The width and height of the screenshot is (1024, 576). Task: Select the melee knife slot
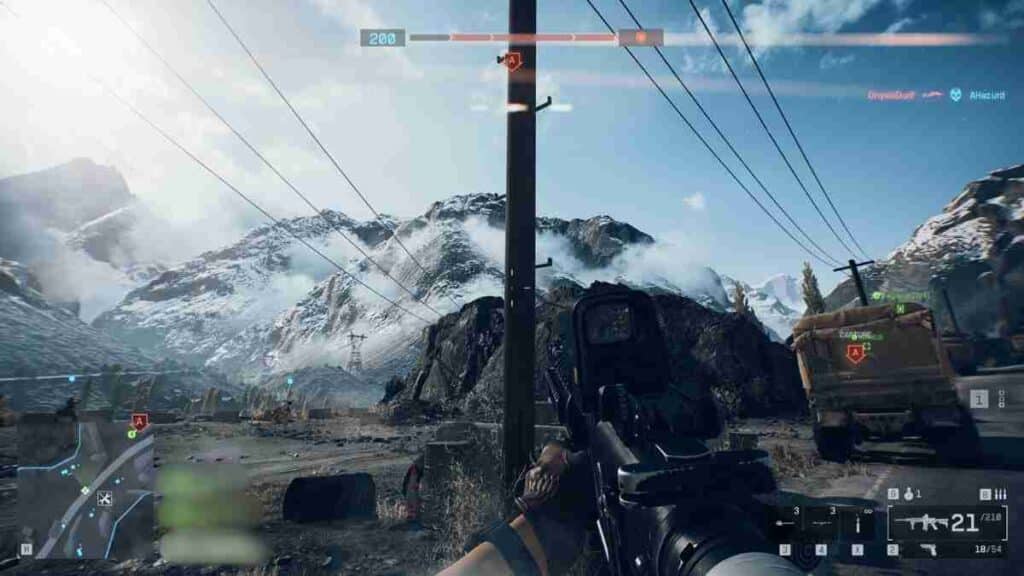click(x=857, y=523)
